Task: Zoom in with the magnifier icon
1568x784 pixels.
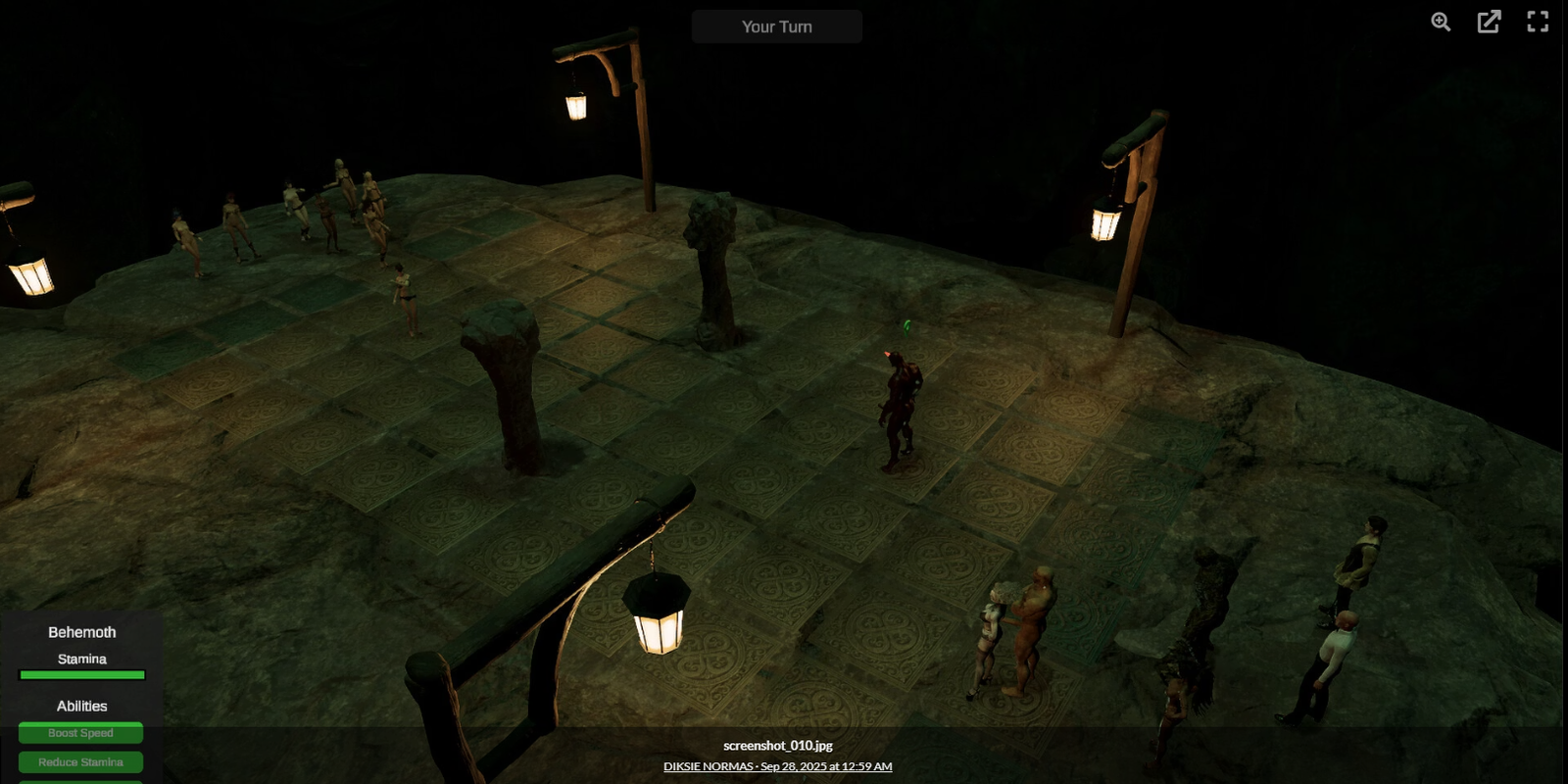Action: coord(1441,22)
